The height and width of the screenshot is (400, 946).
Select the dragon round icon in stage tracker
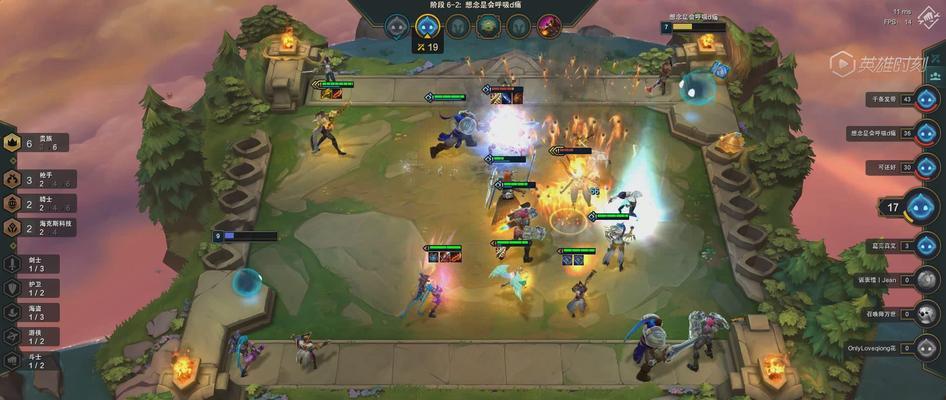click(x=488, y=25)
